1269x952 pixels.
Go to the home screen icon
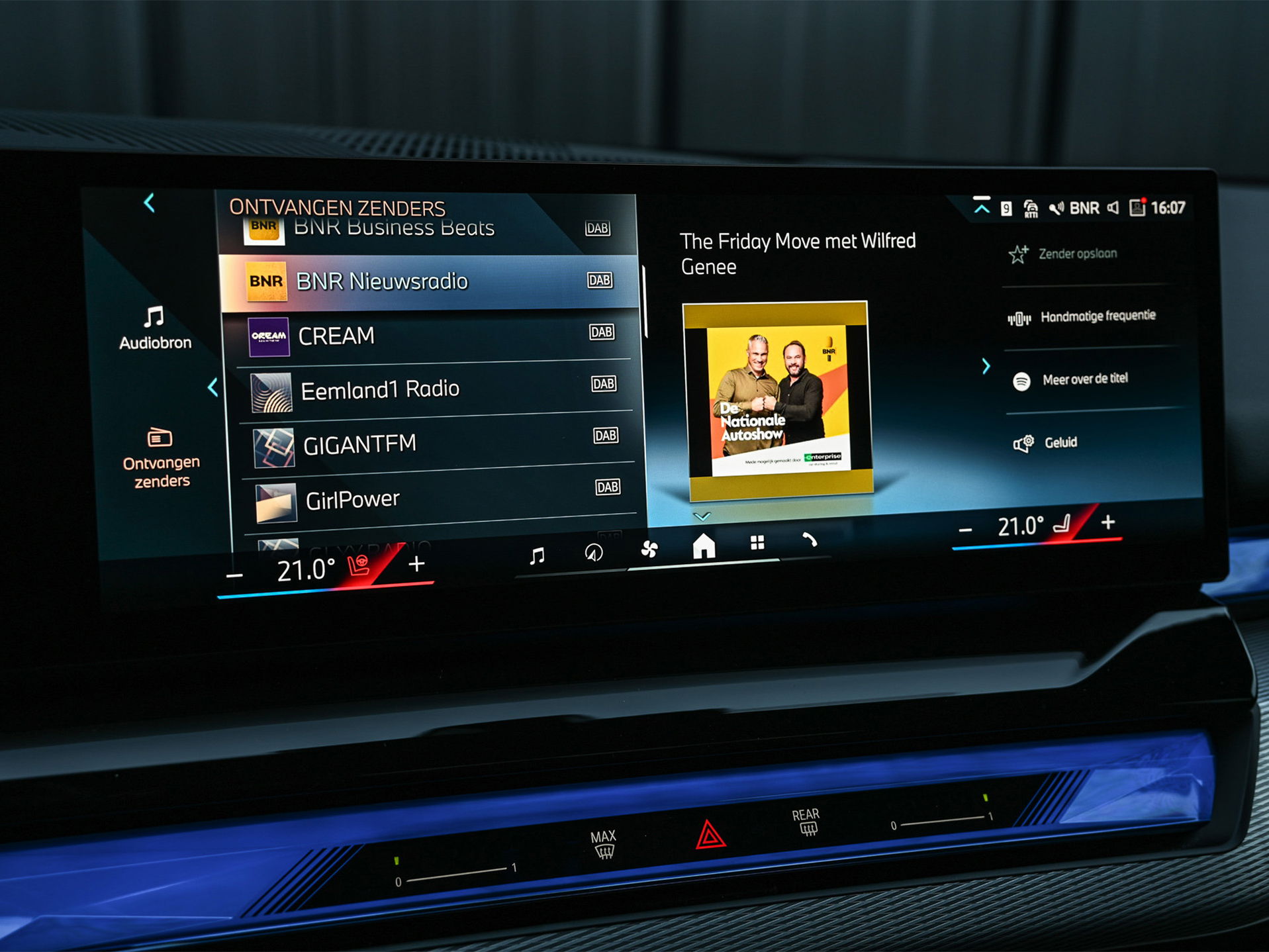(703, 547)
